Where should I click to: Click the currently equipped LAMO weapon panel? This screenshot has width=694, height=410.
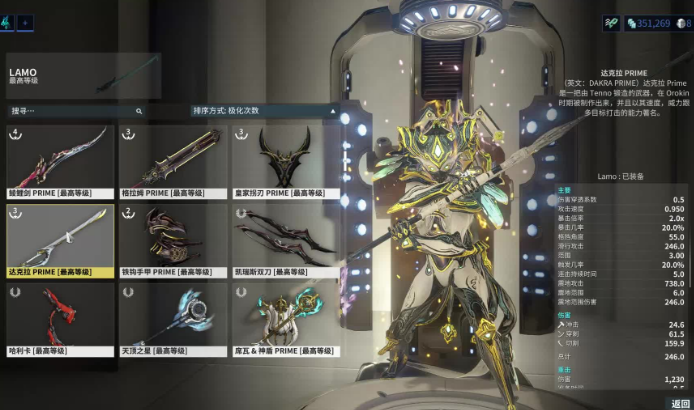pyautogui.click(x=82, y=76)
